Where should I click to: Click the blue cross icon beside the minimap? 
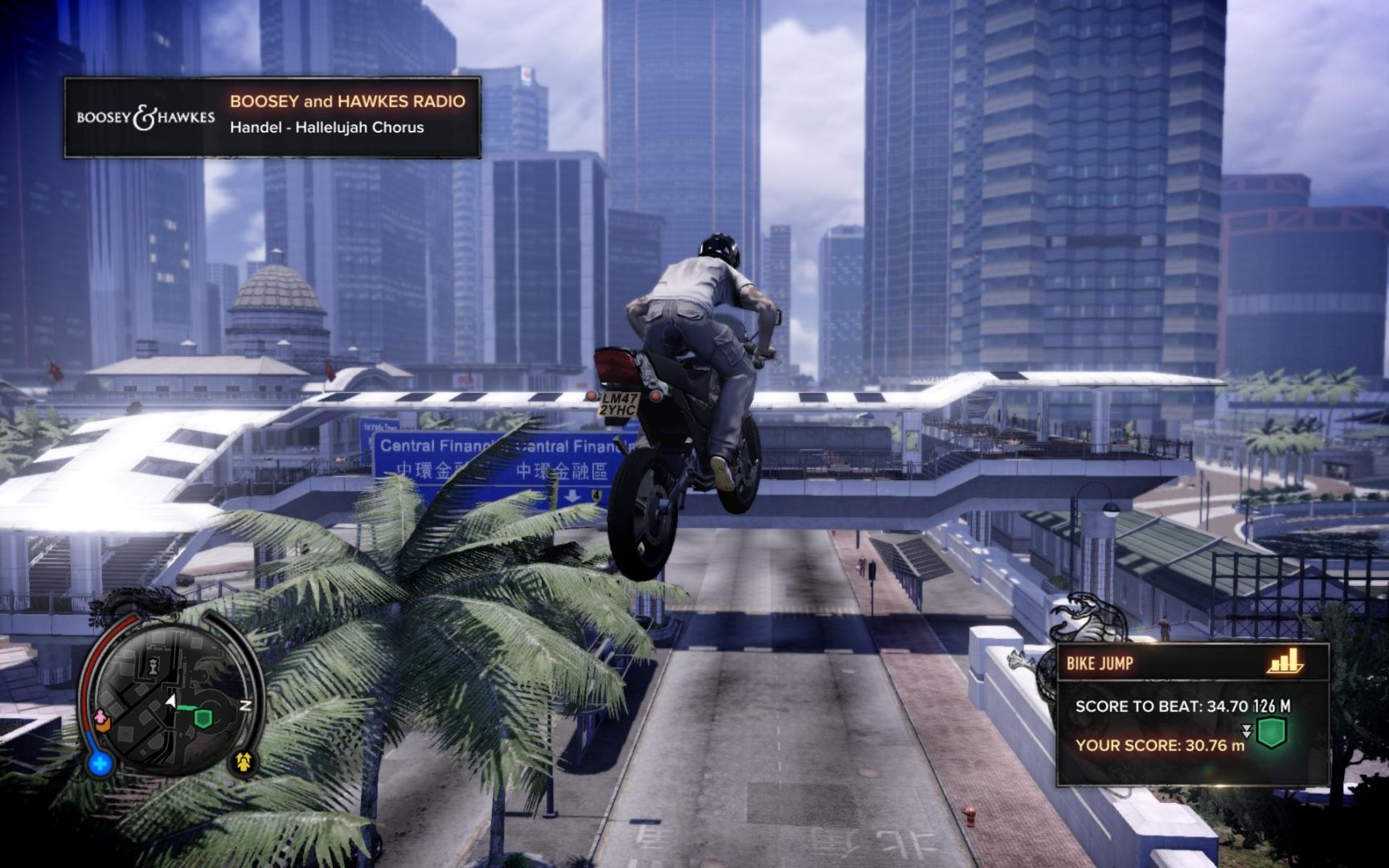click(100, 763)
